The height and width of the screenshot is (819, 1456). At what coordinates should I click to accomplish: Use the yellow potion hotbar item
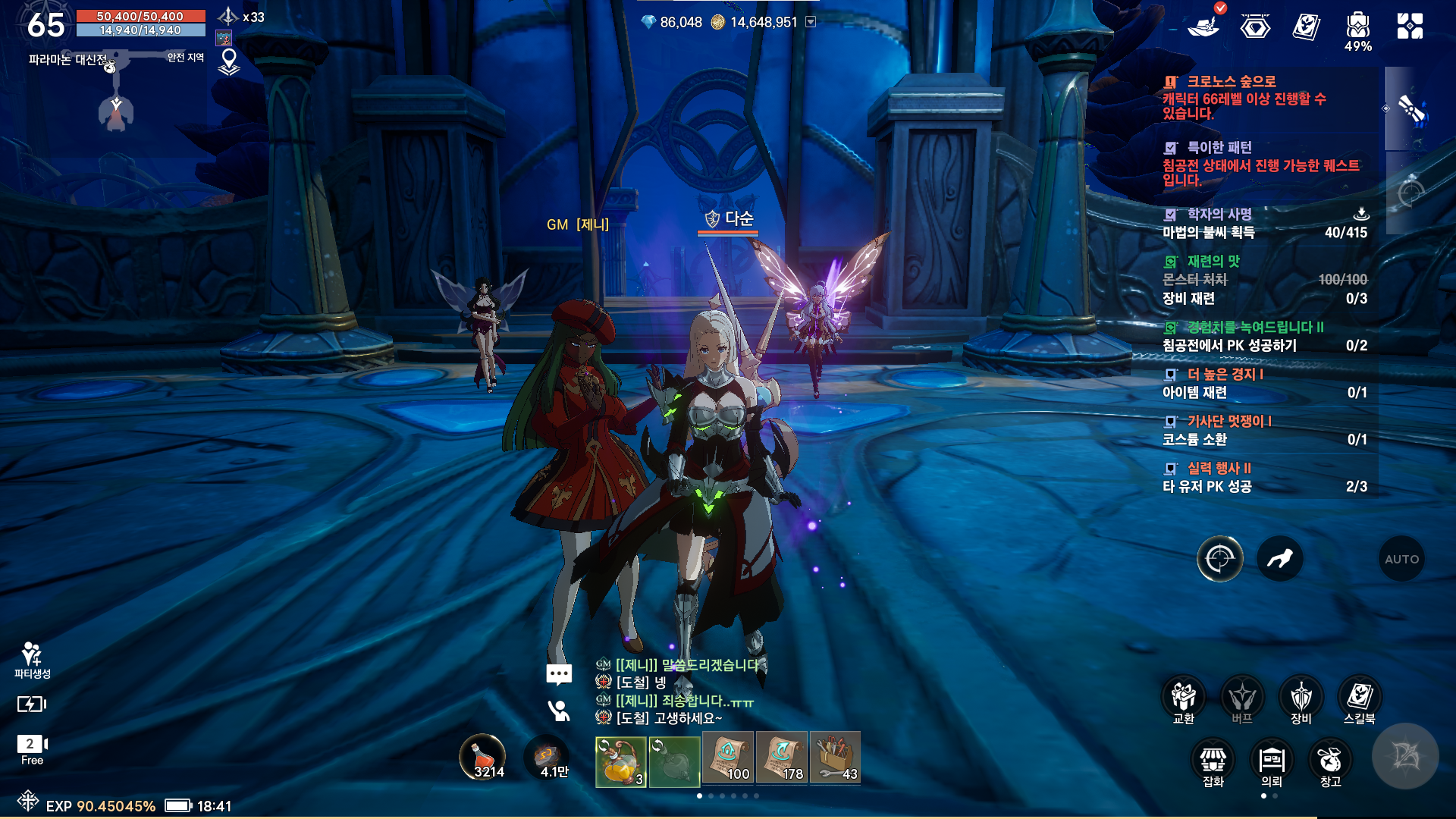tap(620, 761)
